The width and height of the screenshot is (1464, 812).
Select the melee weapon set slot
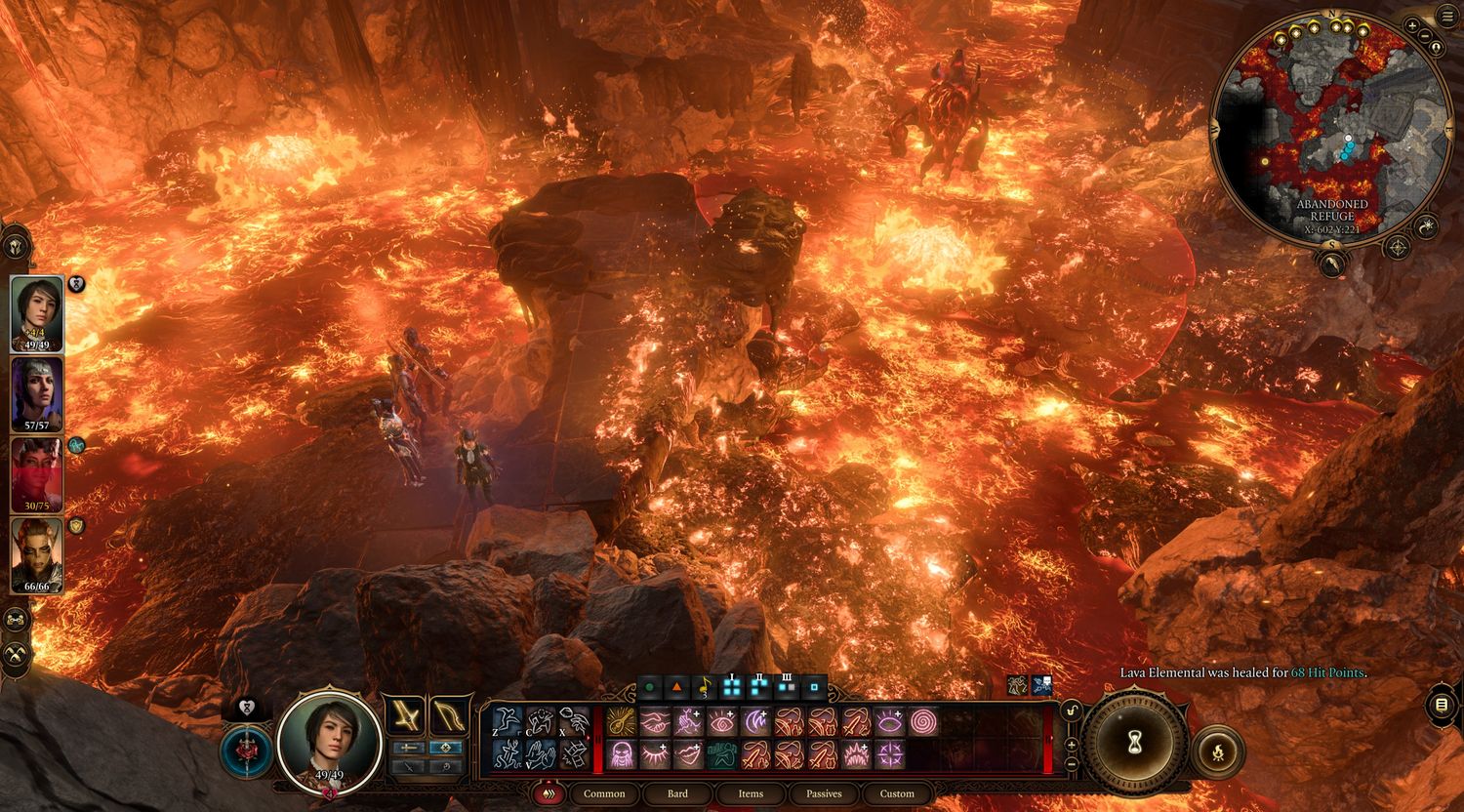pyautogui.click(x=405, y=715)
